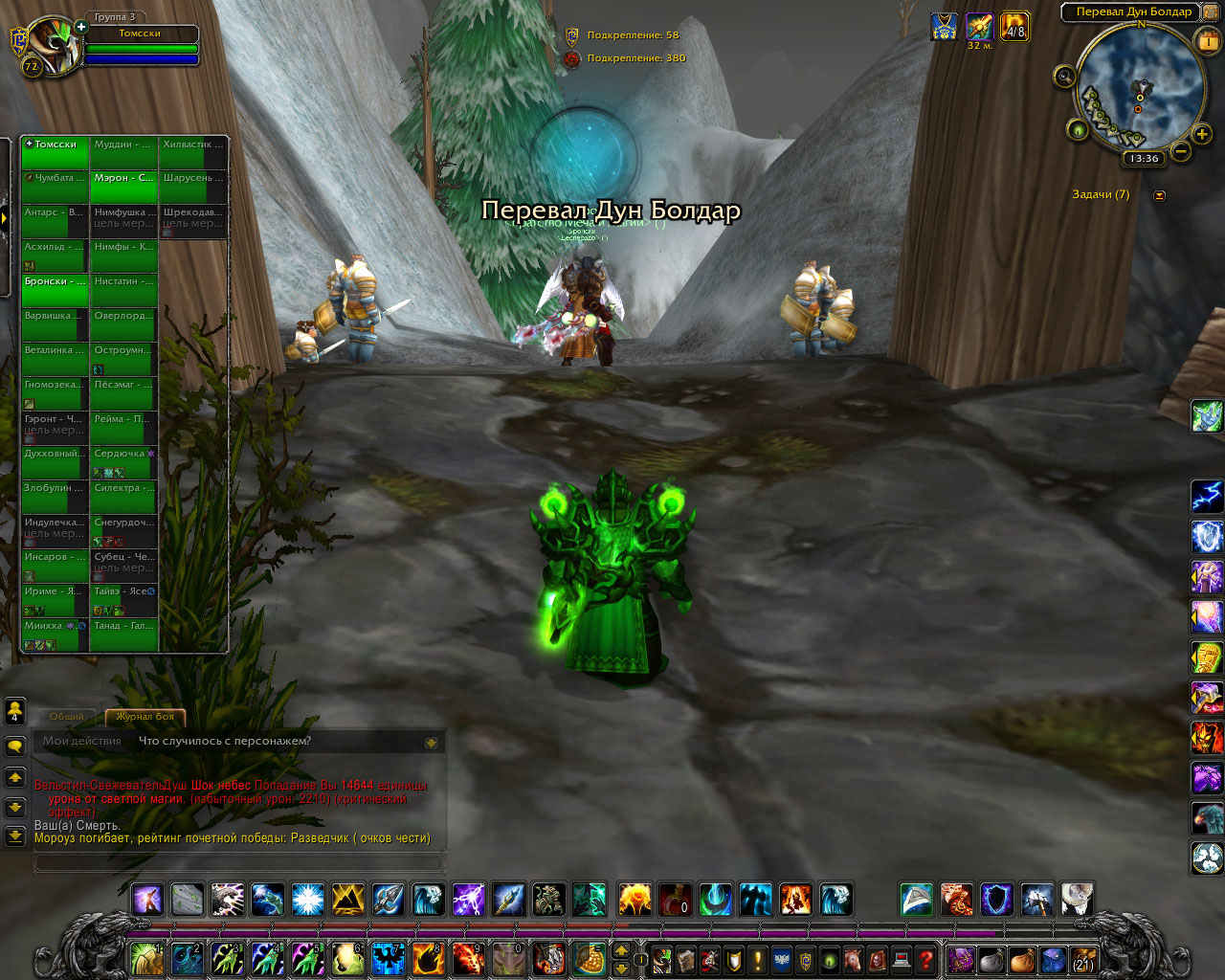Click the 4/8 stacked buff icon

[1014, 26]
